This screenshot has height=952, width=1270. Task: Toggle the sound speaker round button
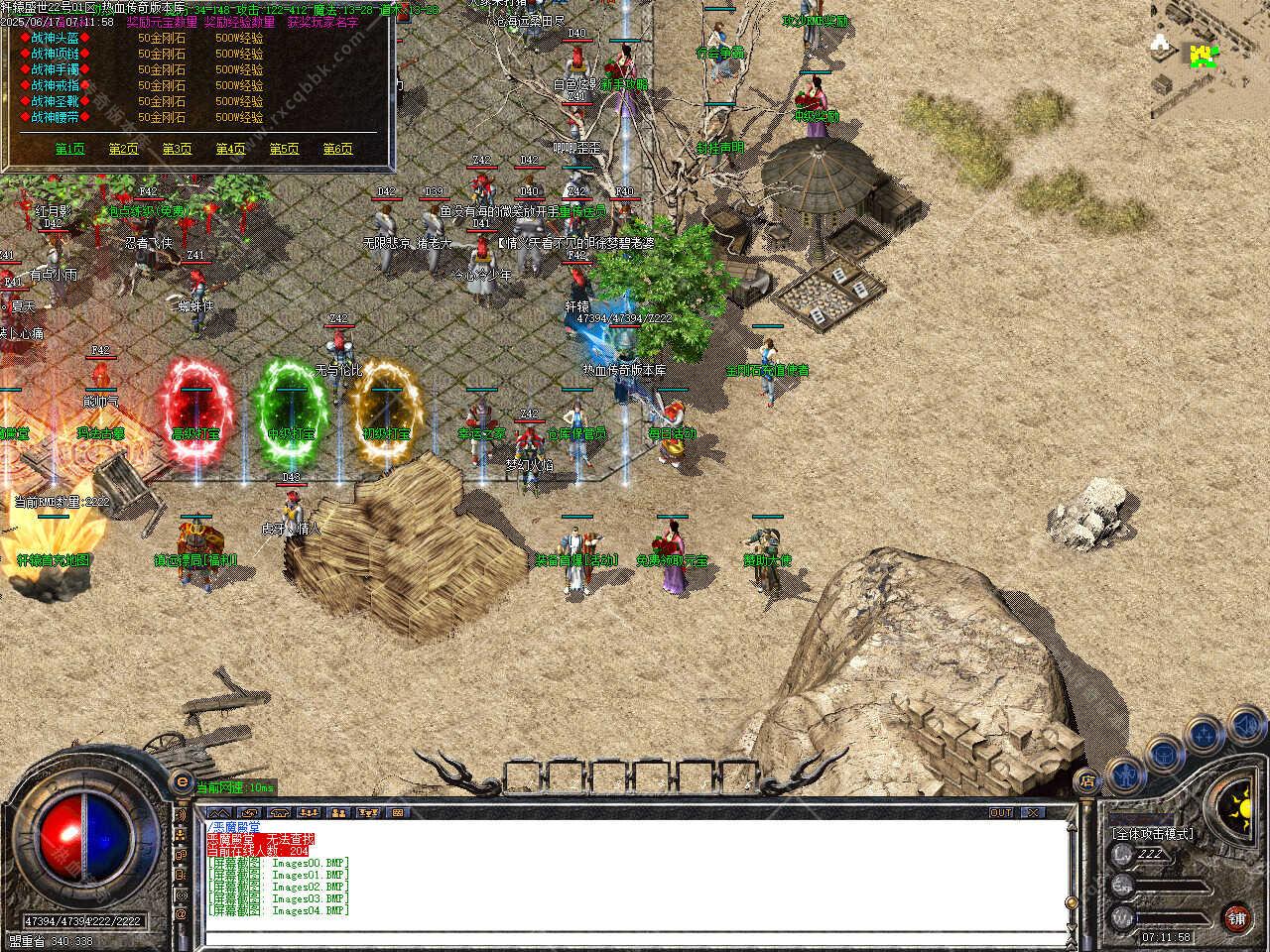pyautogui.click(x=1245, y=725)
